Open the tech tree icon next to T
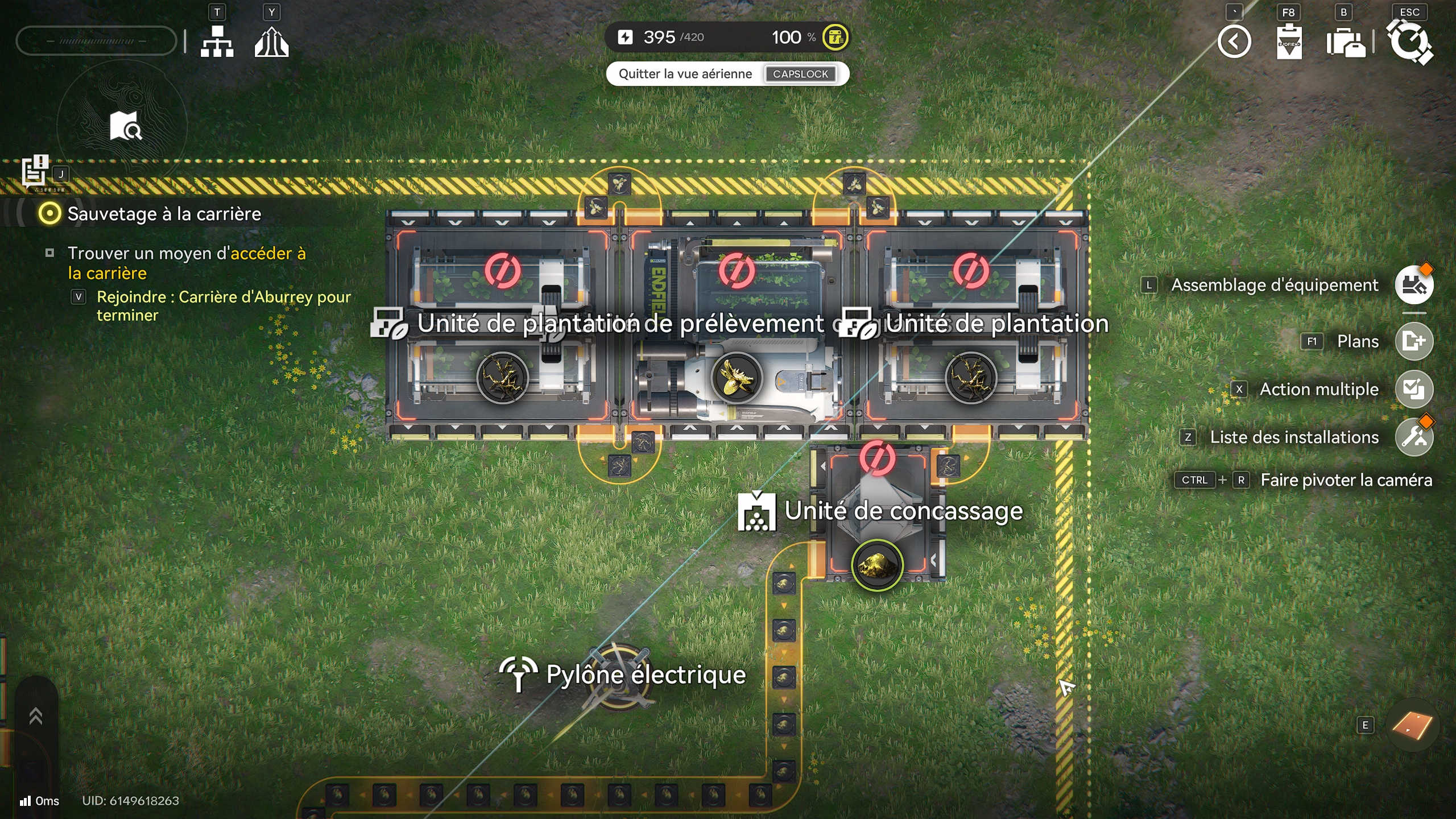 click(x=218, y=42)
